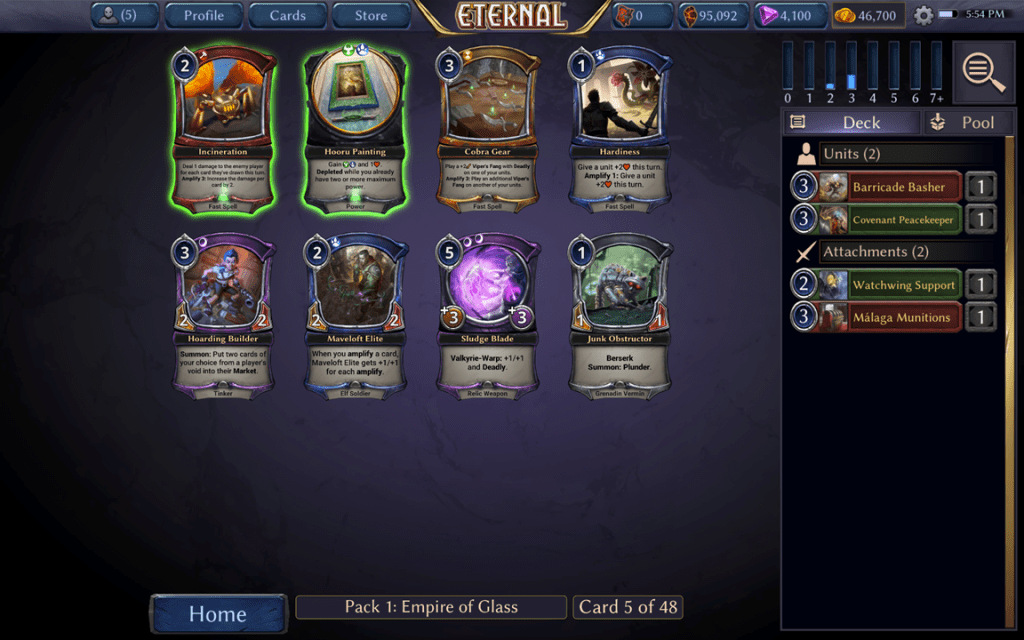Open the settings gear icon
The image size is (1024, 640).
[x=923, y=16]
